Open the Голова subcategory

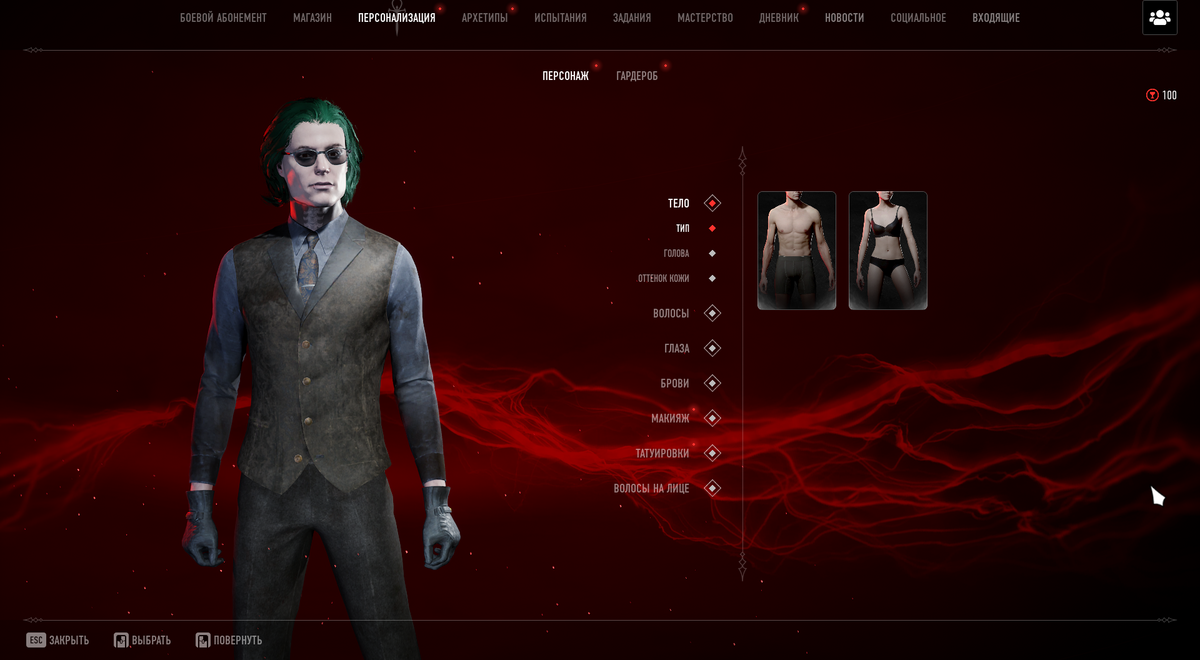point(677,254)
